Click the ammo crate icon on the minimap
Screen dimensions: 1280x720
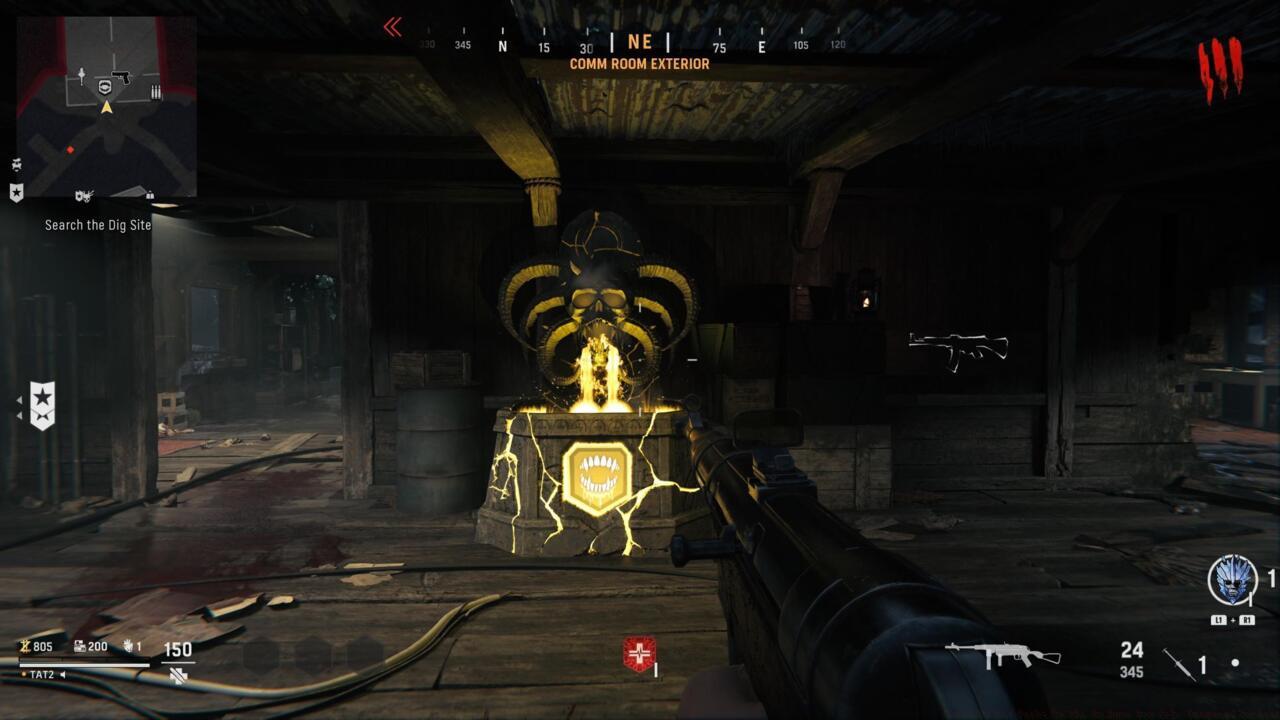[x=154, y=91]
